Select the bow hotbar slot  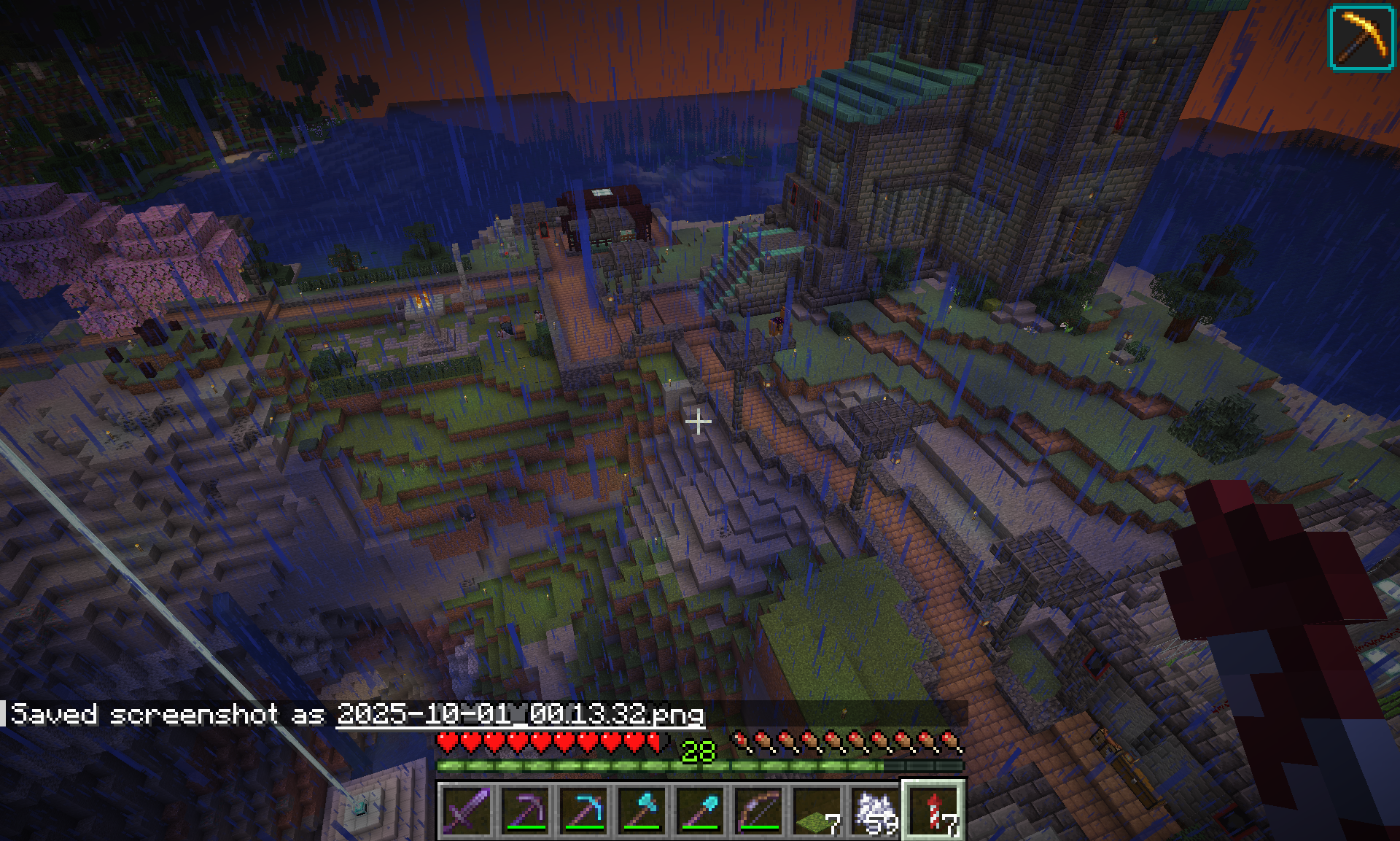[758, 810]
